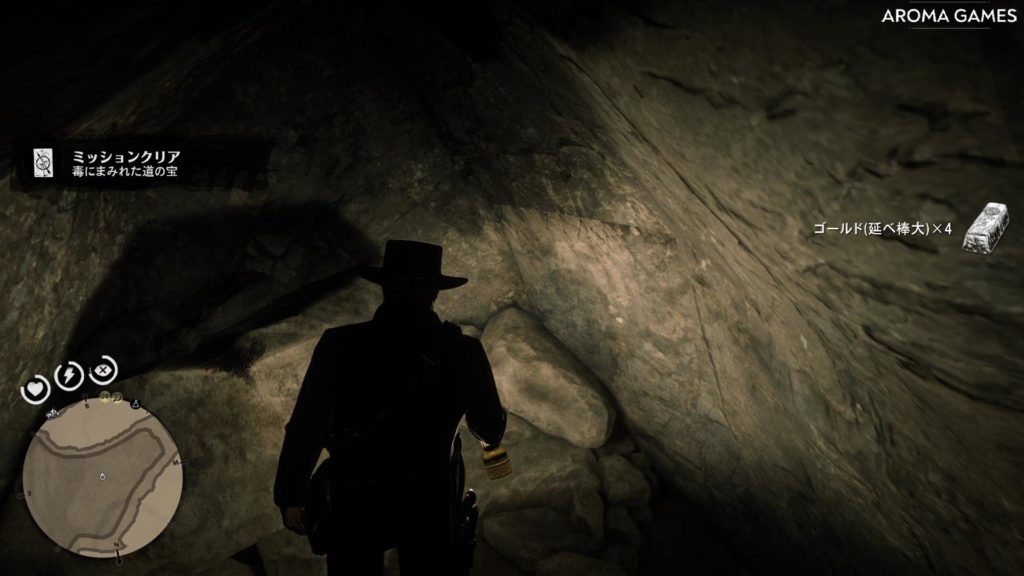Click the treasure map mission icon
The width and height of the screenshot is (1024, 576).
coord(44,163)
